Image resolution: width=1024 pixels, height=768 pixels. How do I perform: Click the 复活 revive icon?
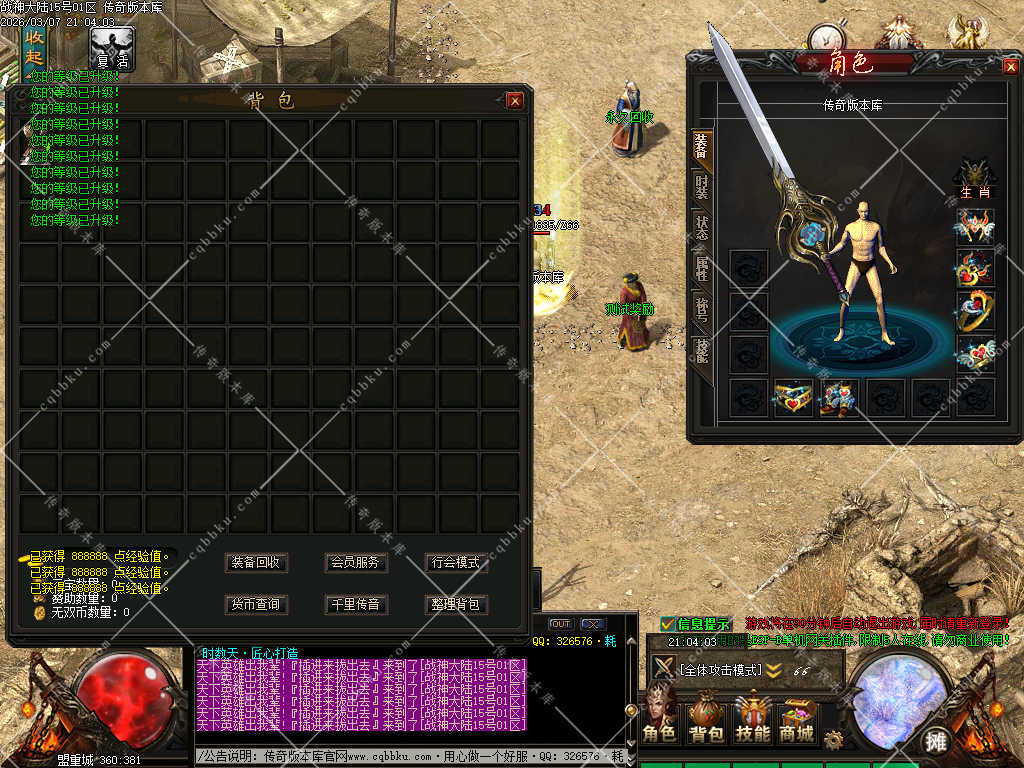112,47
